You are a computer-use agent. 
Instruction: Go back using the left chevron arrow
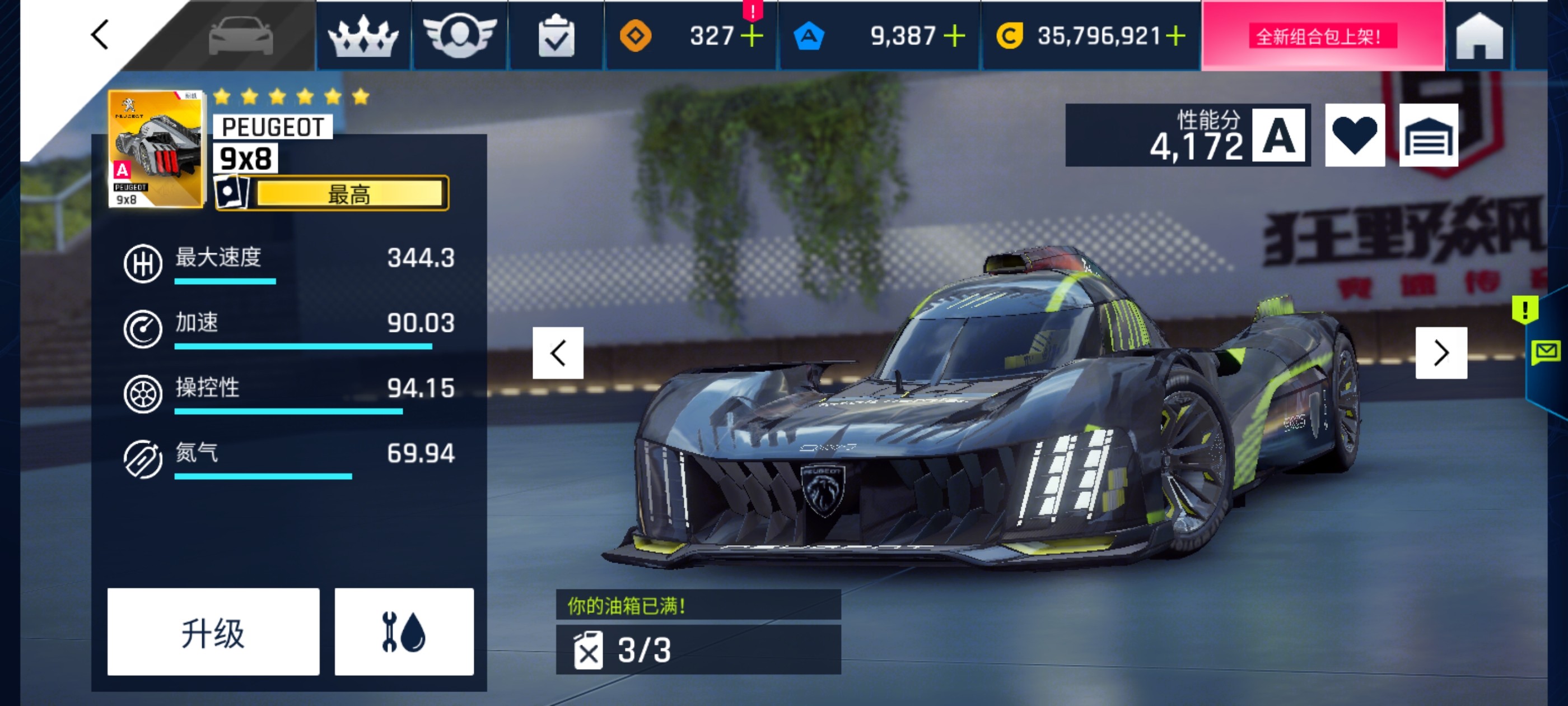click(x=99, y=35)
